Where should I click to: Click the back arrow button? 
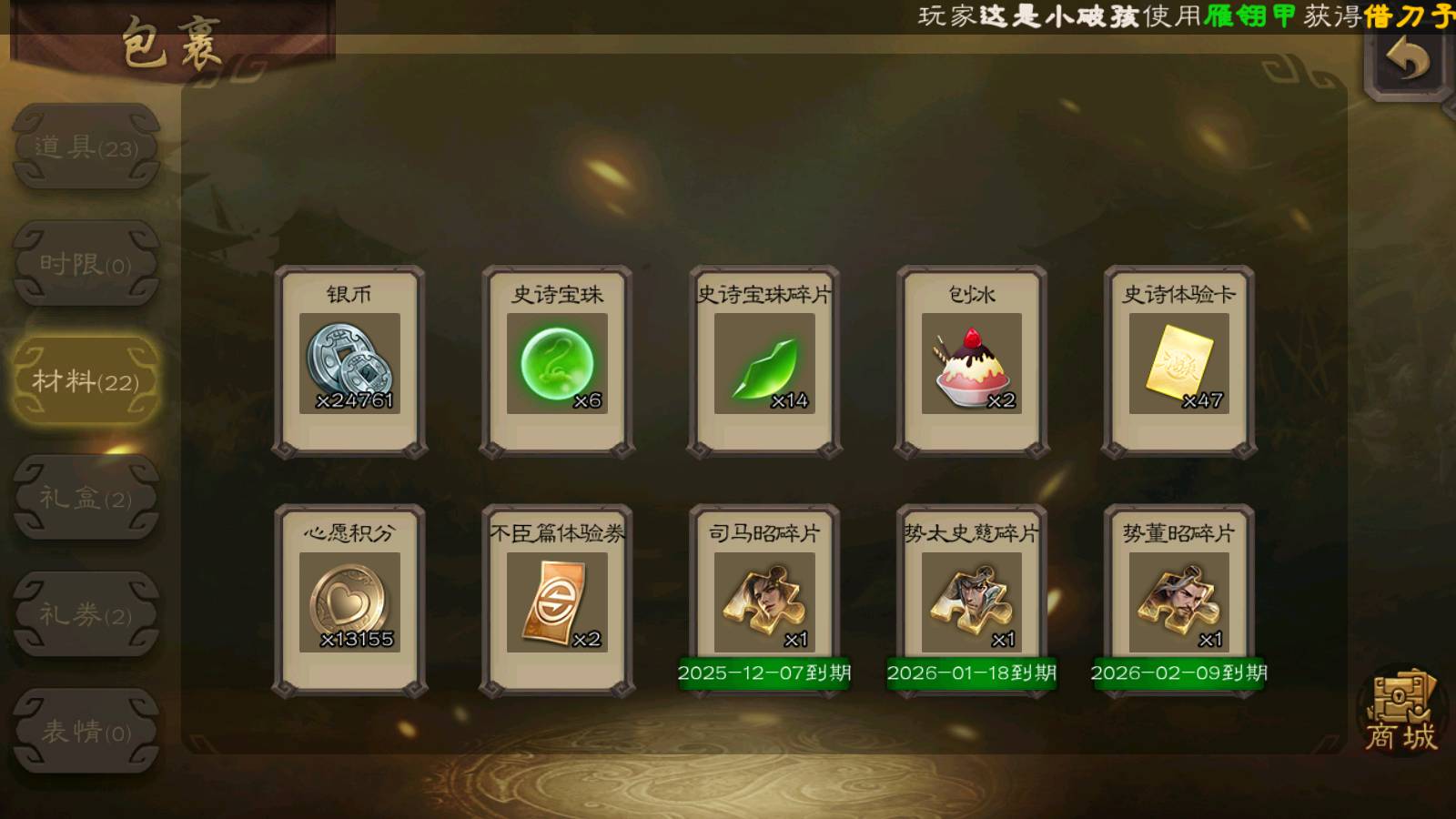pos(1408,60)
